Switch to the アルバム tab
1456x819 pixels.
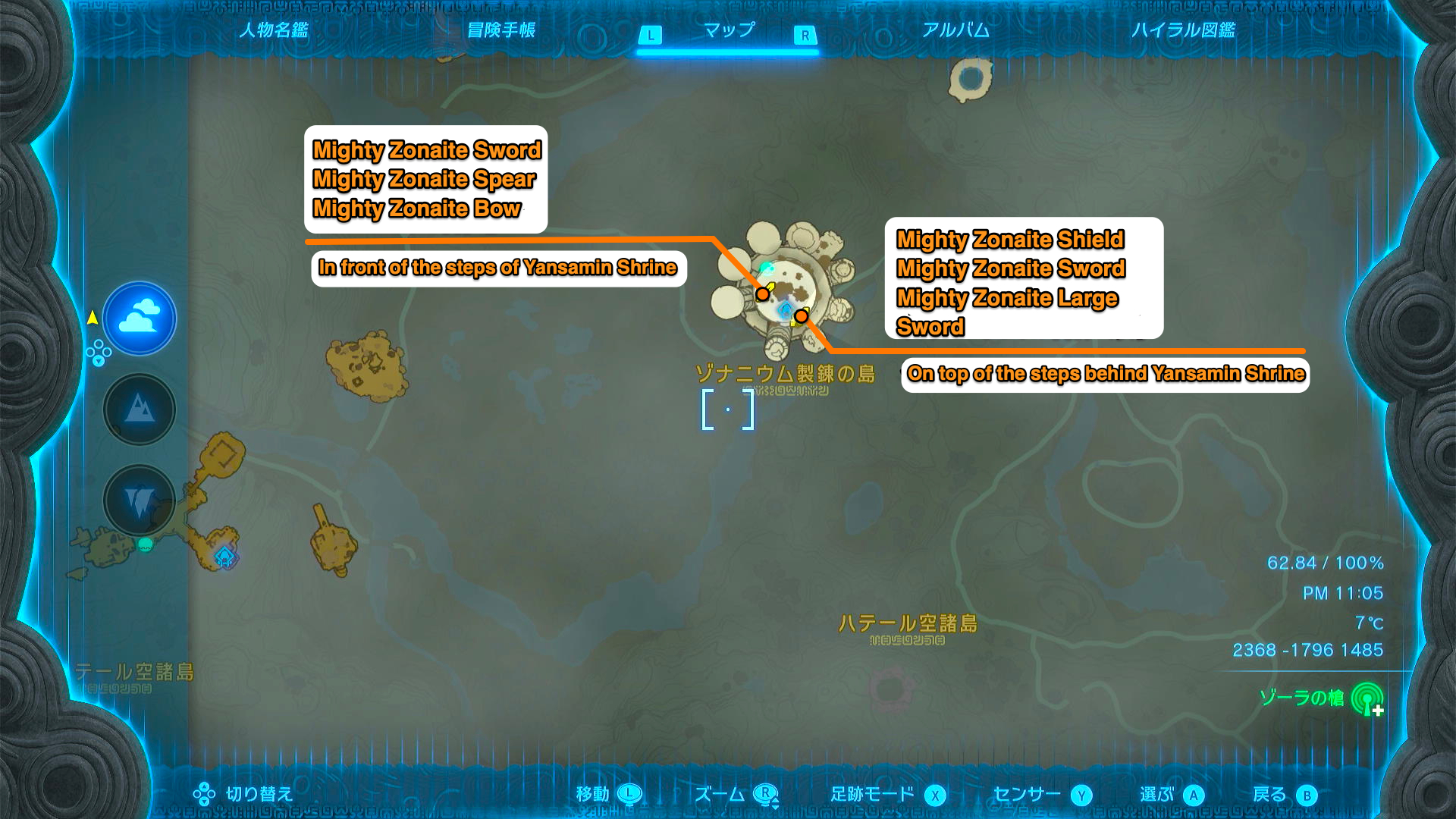(x=957, y=31)
